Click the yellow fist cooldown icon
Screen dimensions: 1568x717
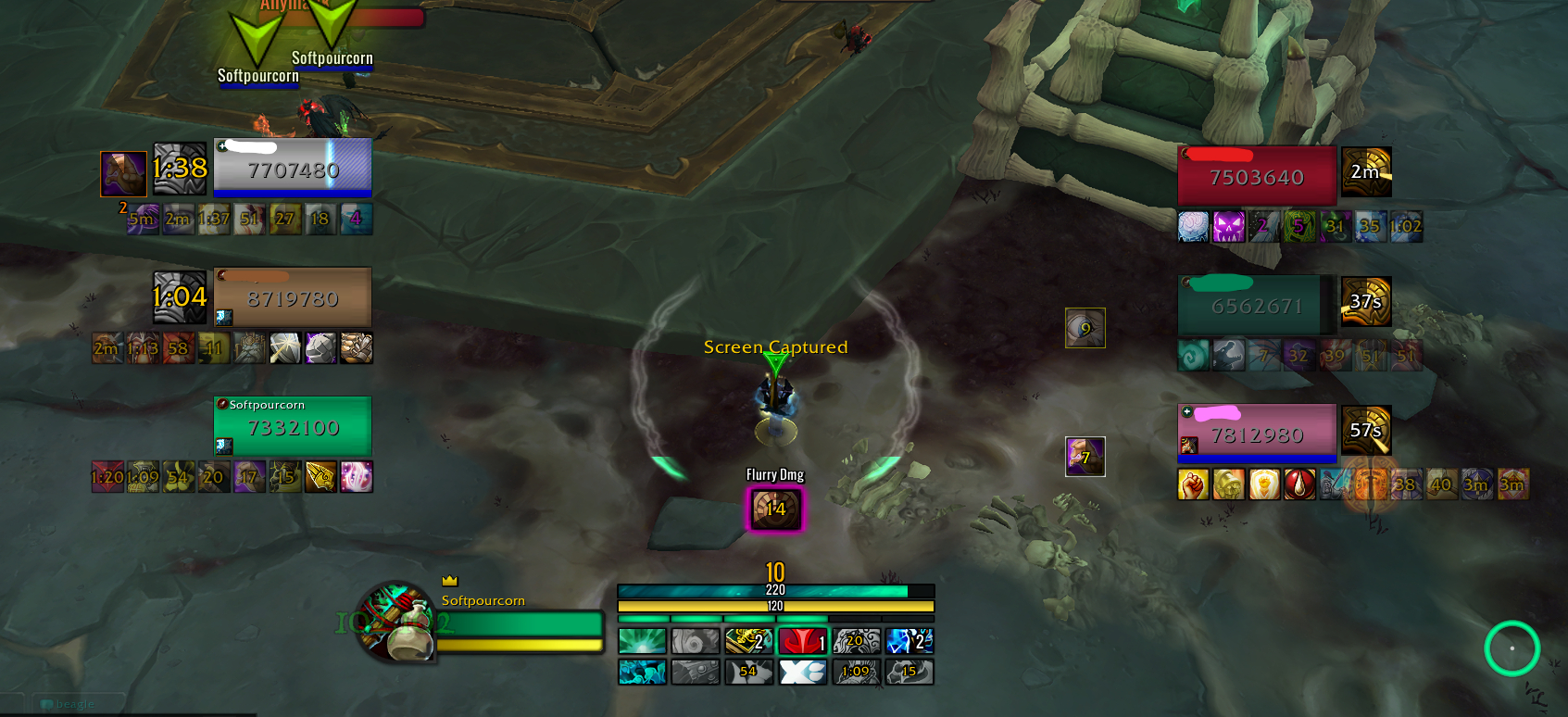(x=1193, y=484)
